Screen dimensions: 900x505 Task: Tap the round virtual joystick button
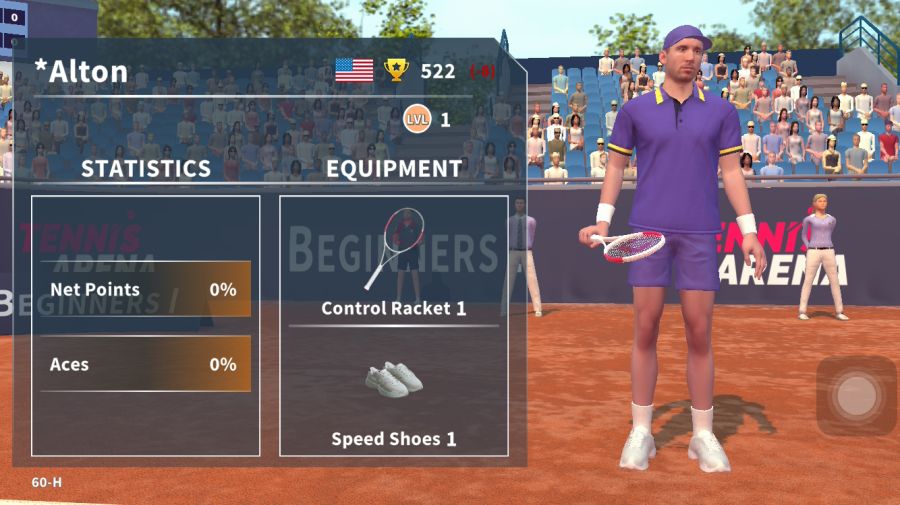tap(856, 396)
